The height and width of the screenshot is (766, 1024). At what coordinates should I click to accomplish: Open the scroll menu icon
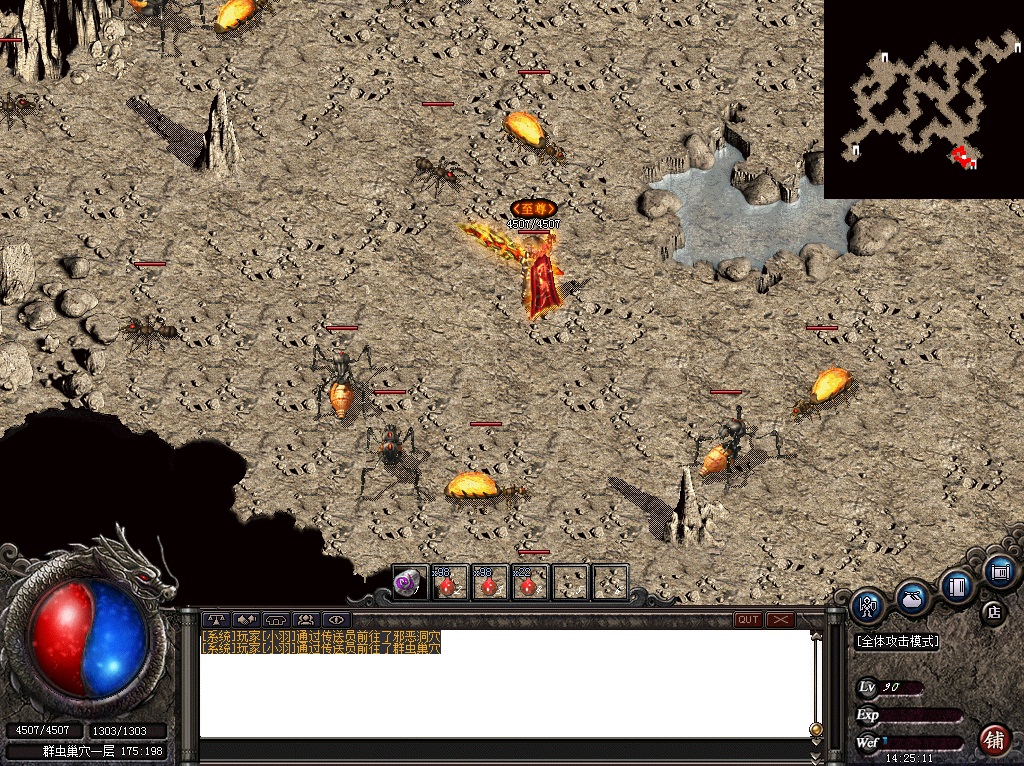click(999, 571)
